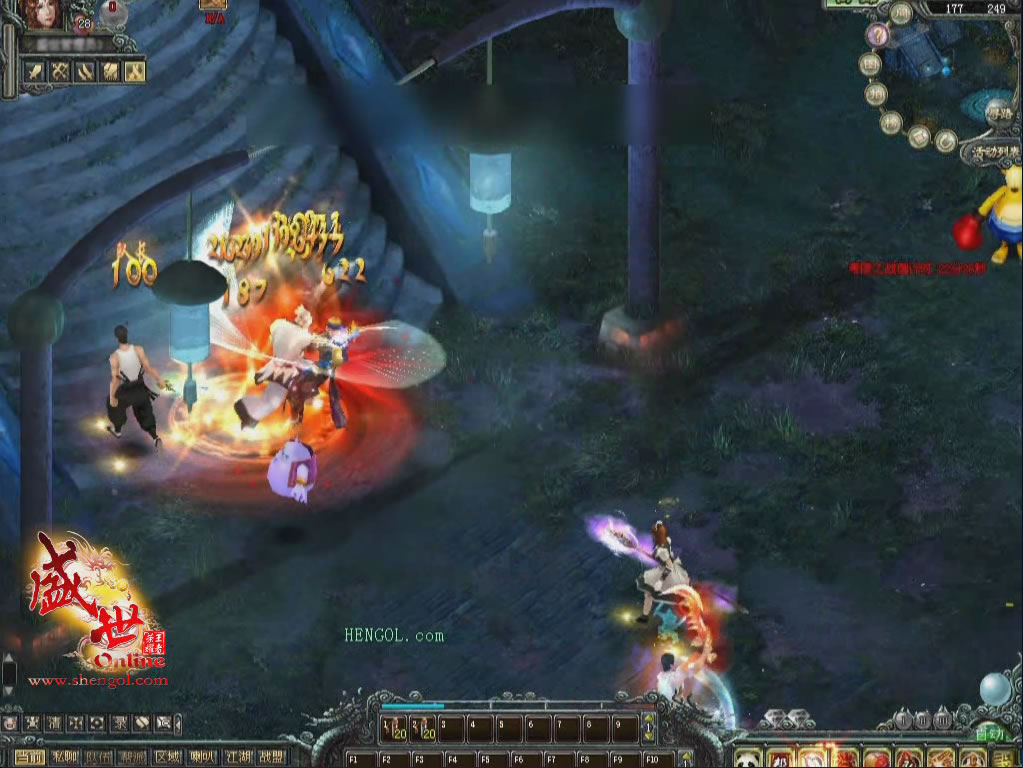Click the purple question mark help button
Viewport: 1023px width, 768px height.
pyautogui.click(x=878, y=36)
